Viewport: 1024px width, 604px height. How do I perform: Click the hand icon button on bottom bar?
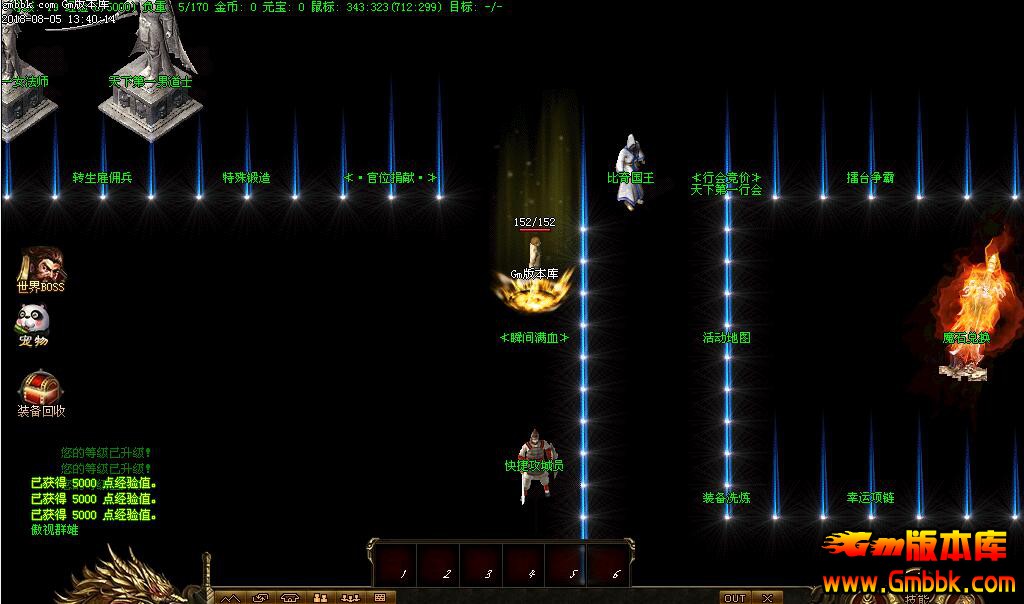pyautogui.click(x=261, y=598)
